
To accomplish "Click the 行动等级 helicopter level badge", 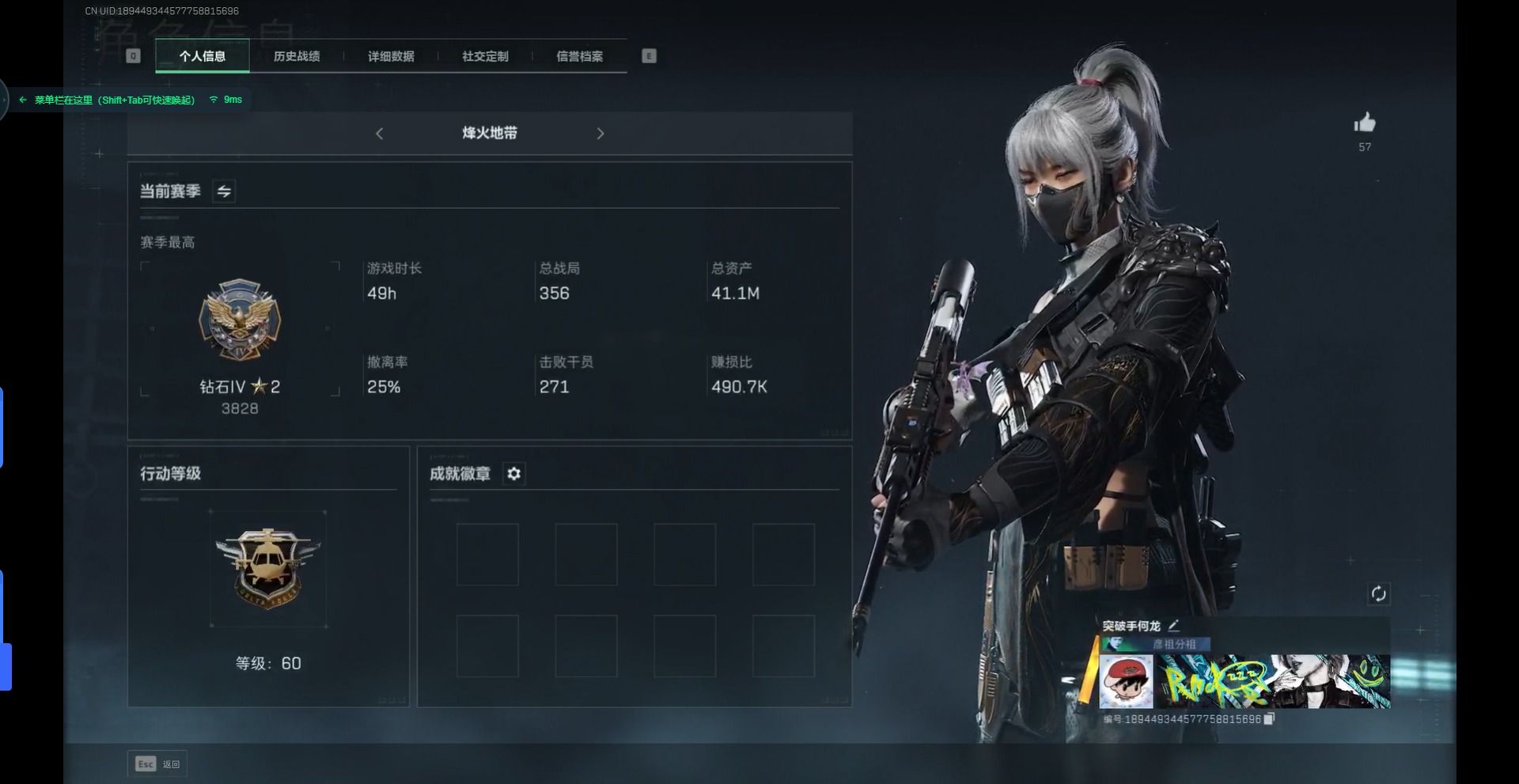I will pyautogui.click(x=268, y=569).
